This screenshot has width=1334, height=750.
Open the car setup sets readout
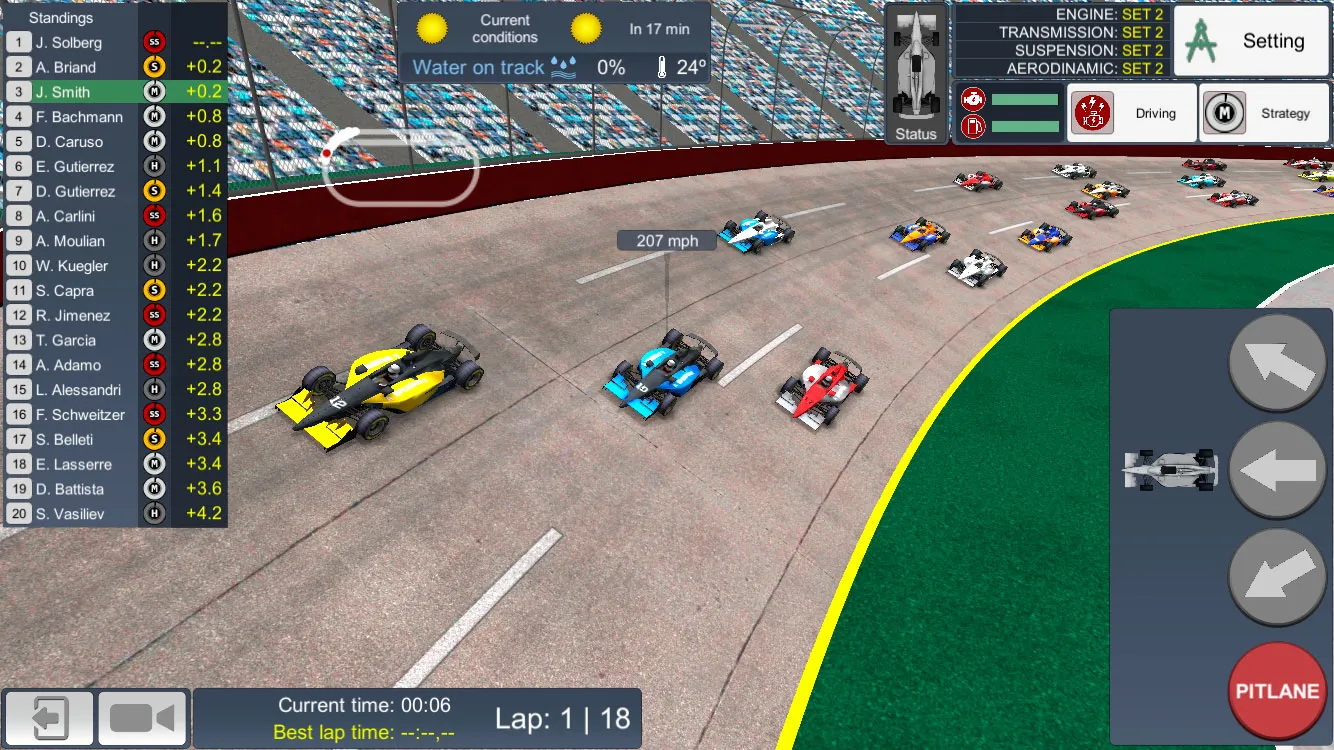[x=1060, y=41]
